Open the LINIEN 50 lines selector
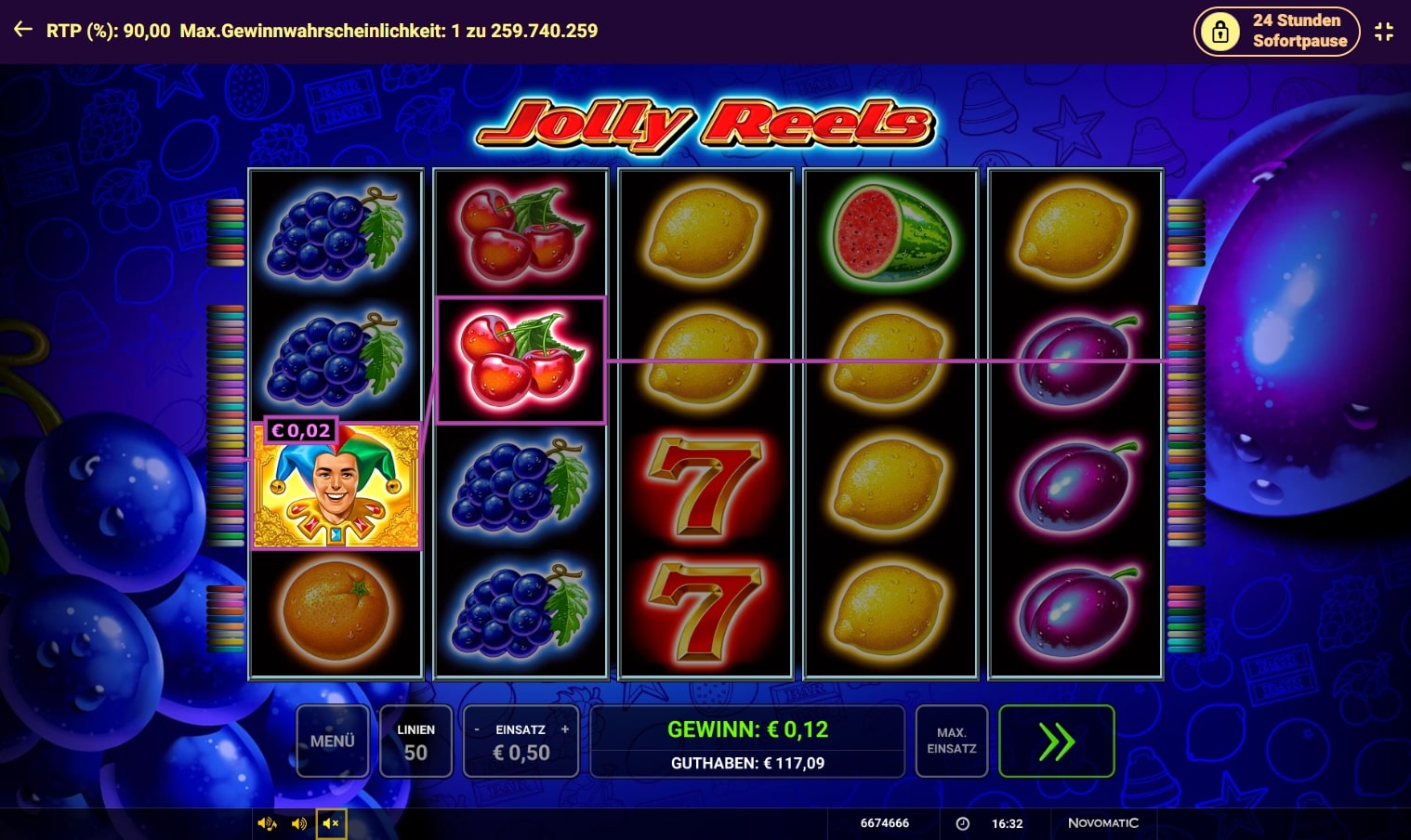Image resolution: width=1411 pixels, height=840 pixels. (x=415, y=741)
